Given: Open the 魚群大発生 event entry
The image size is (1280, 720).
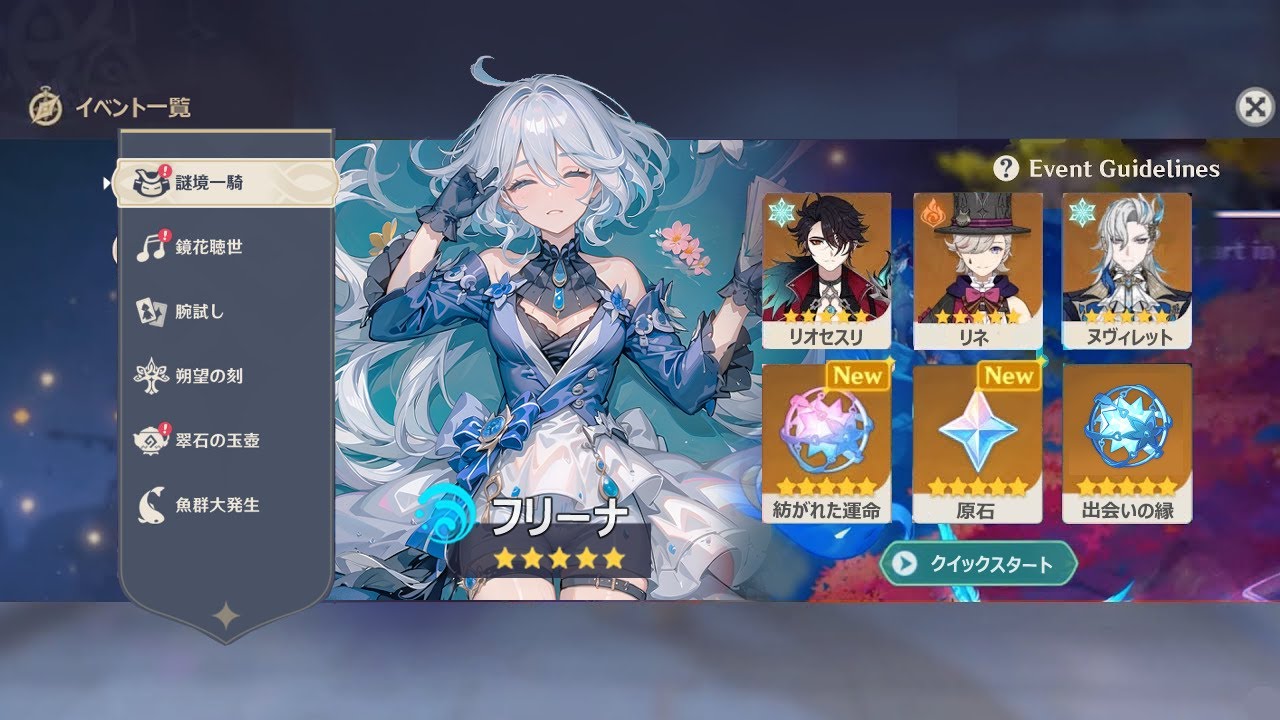Looking at the screenshot, I should 225,505.
